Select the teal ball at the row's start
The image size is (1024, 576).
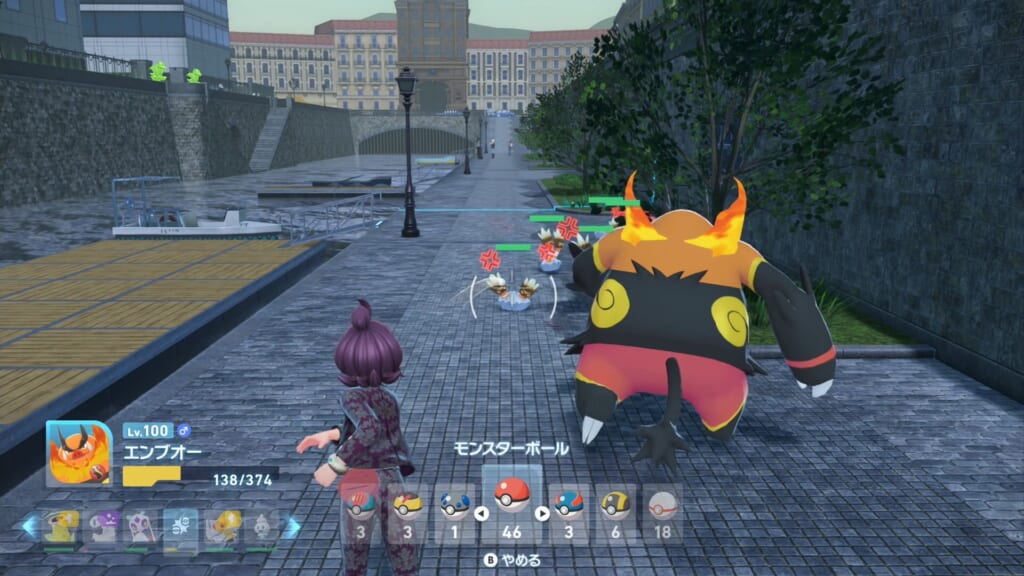coord(361,505)
